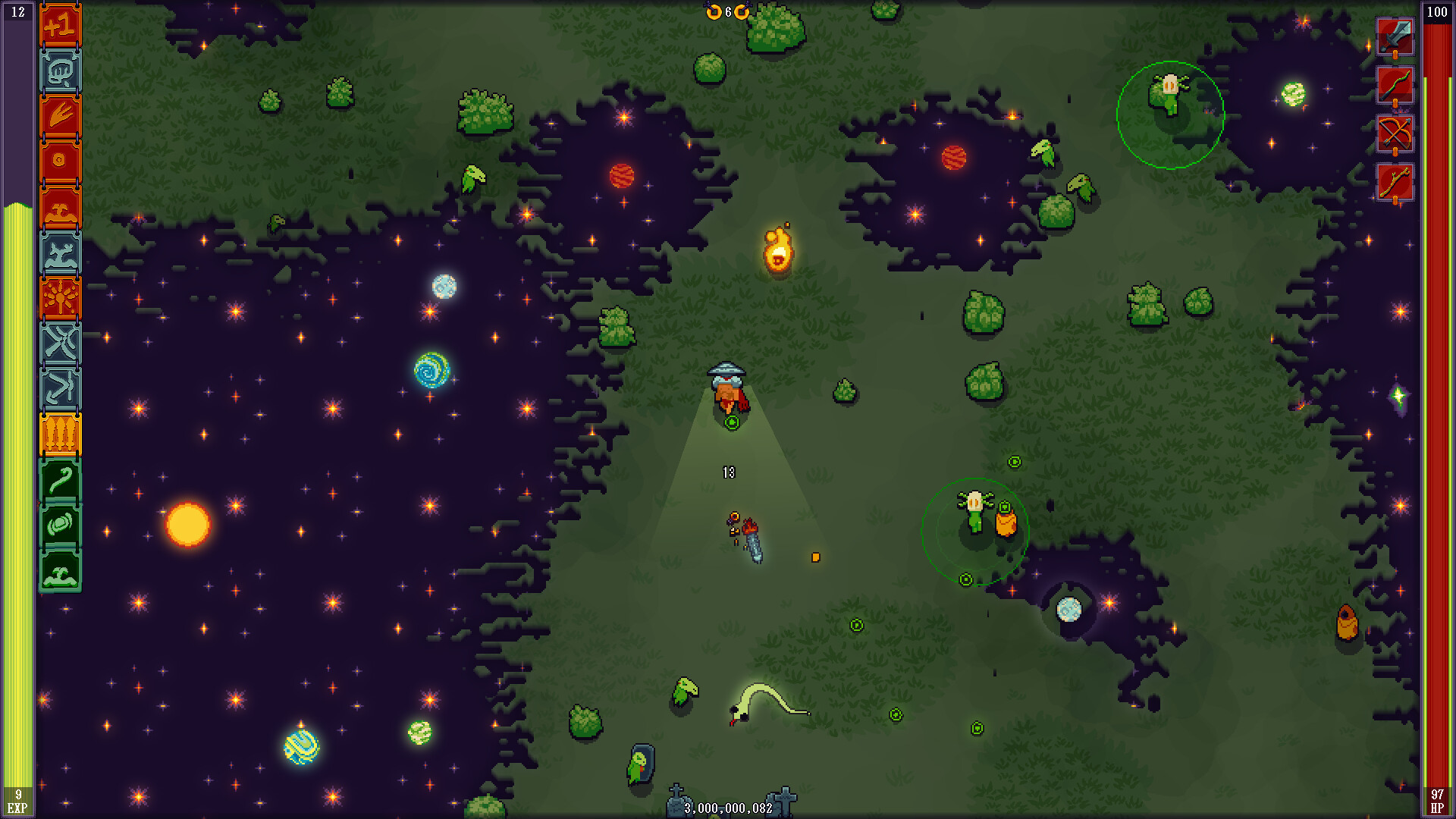
Task: Click the coin counter showing 6 at top
Action: tap(726, 12)
